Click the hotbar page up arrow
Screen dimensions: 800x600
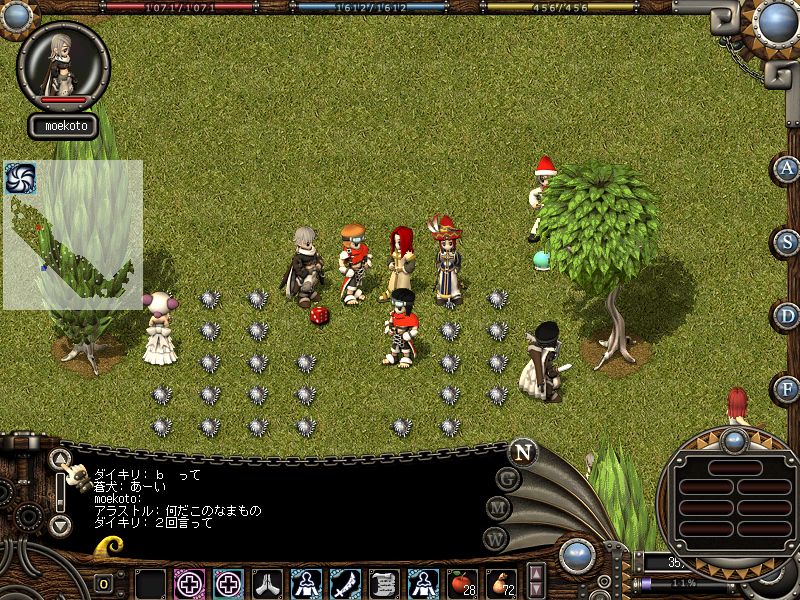point(537,574)
